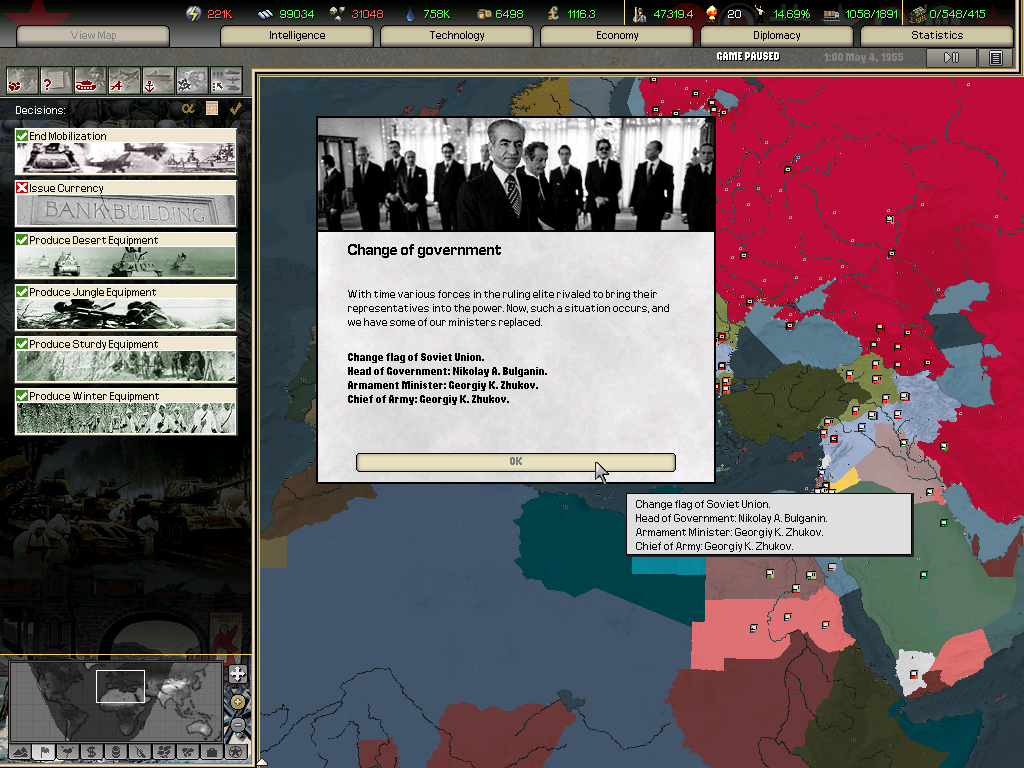Open the air units plane icon
This screenshot has width=1024, height=768.
tap(124, 79)
